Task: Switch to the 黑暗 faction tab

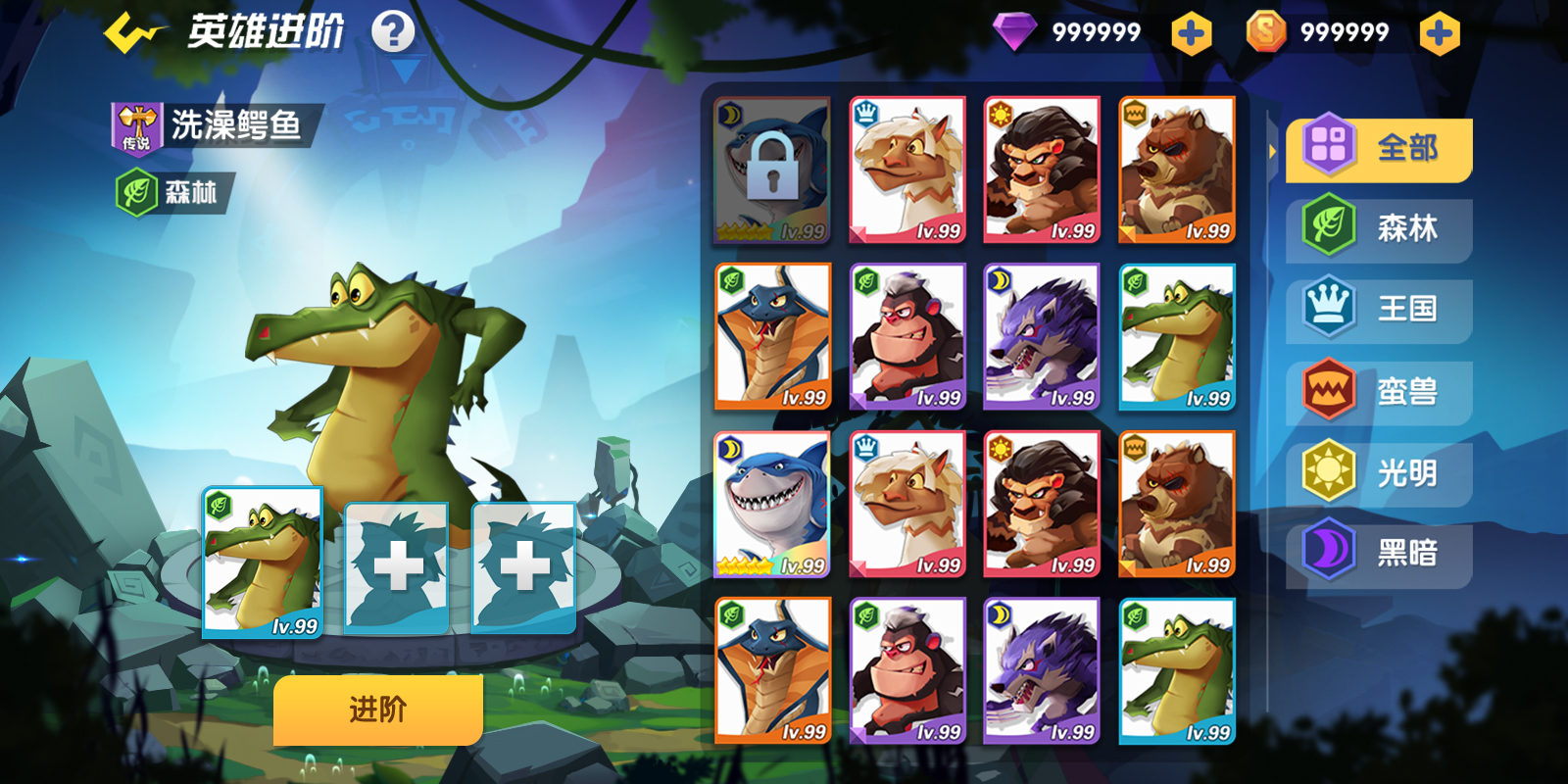Action: point(1380,554)
